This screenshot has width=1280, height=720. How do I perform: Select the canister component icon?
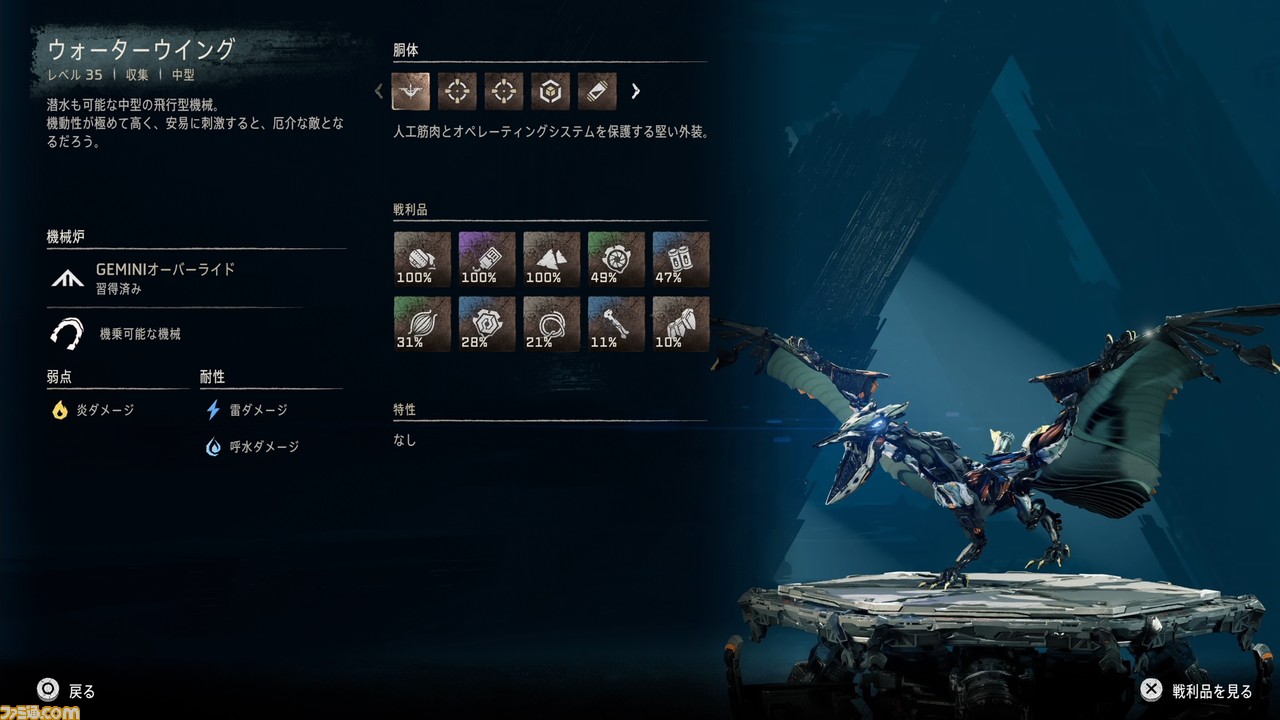coord(597,91)
